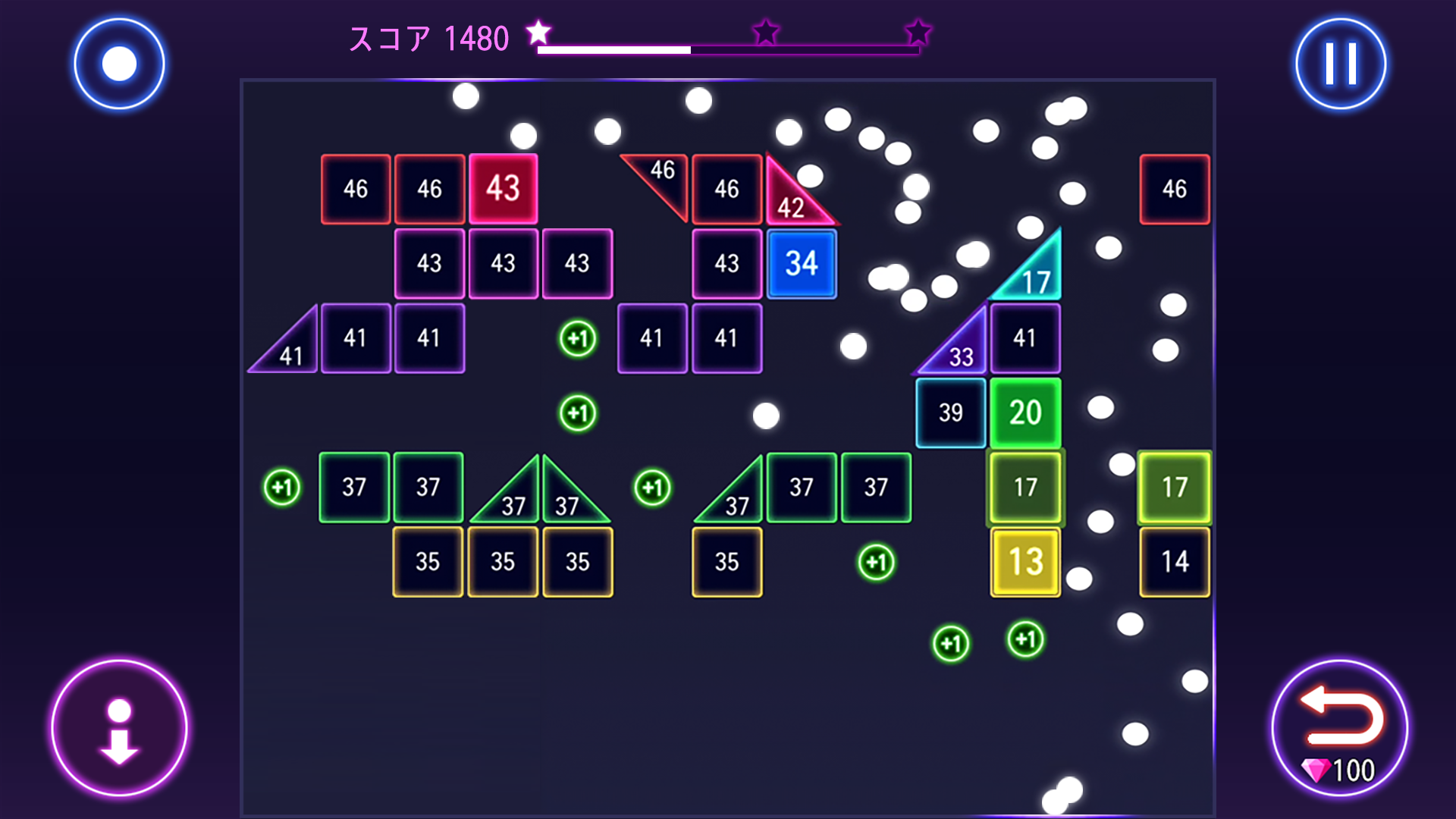
Task: Click the yellow 13 brick on the right
Action: [x=1025, y=561]
